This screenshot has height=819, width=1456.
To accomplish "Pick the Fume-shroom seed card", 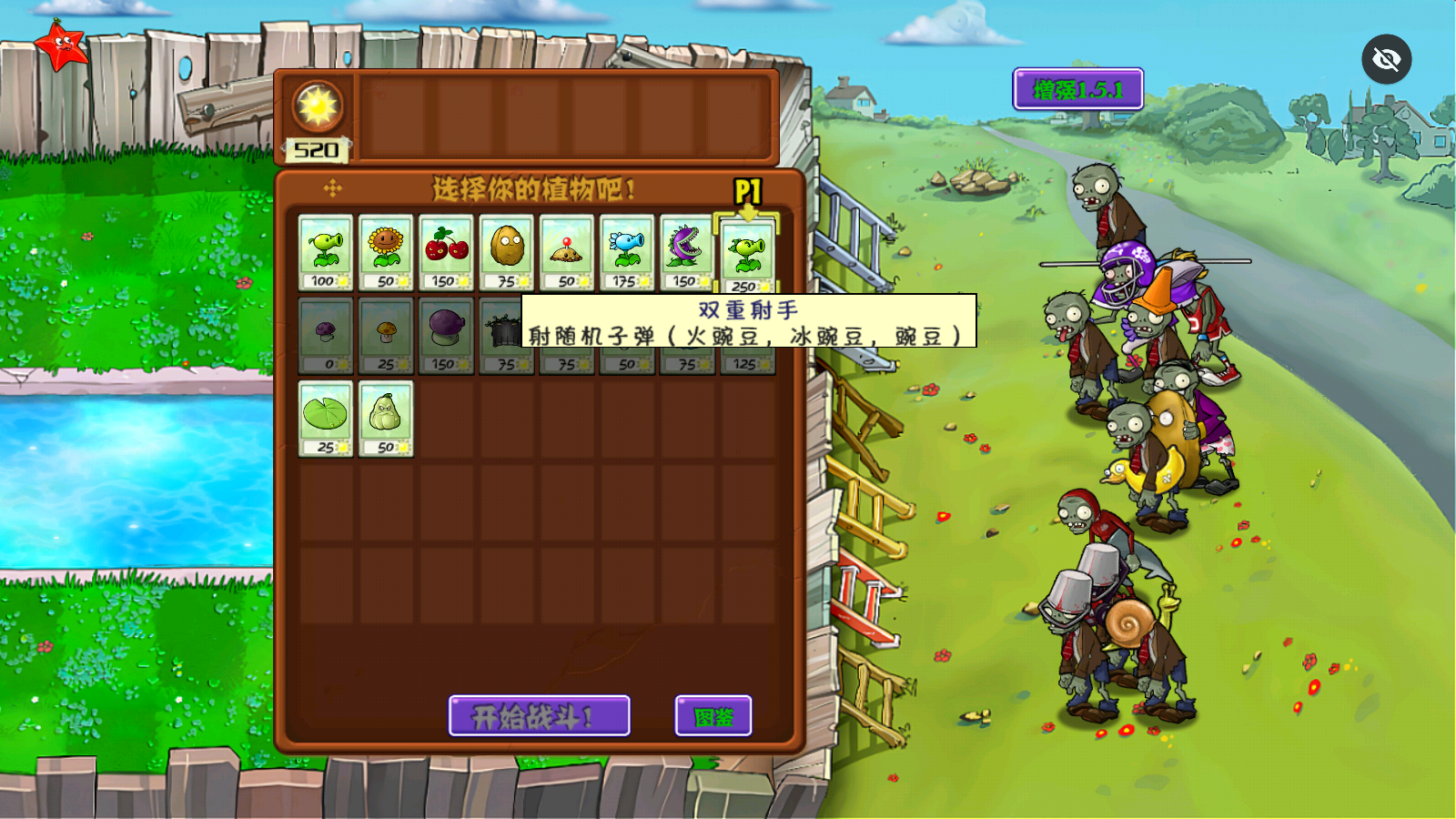I will point(446,335).
